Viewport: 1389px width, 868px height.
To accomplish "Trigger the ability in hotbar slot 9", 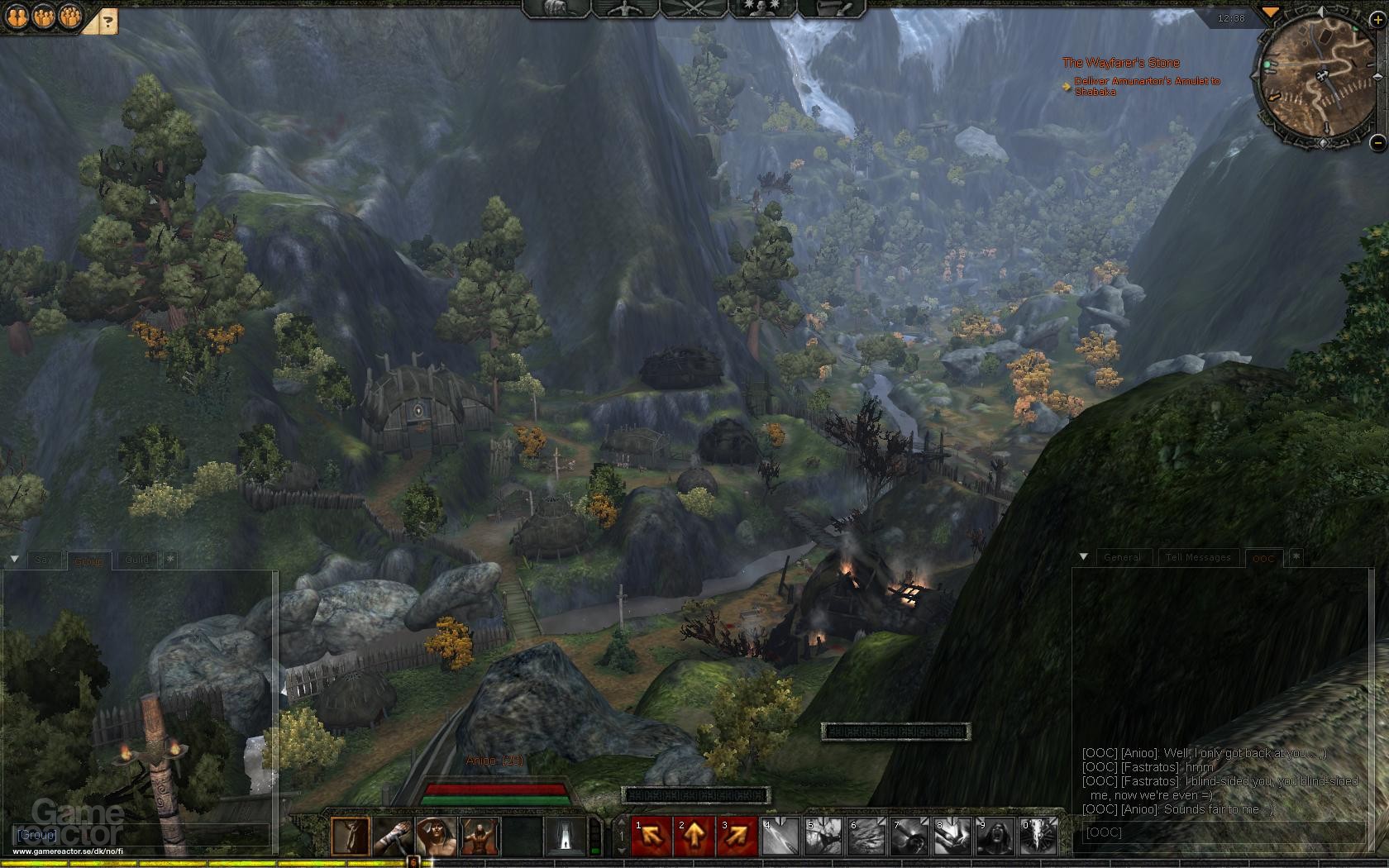I will tap(995, 833).
